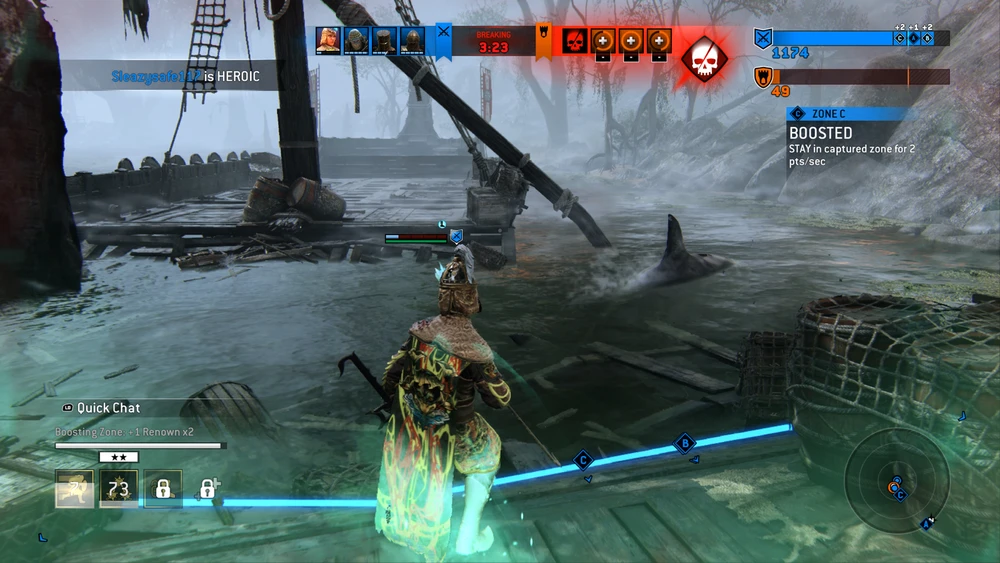
Task: Activate the running figure feat slot
Action: click(x=74, y=488)
